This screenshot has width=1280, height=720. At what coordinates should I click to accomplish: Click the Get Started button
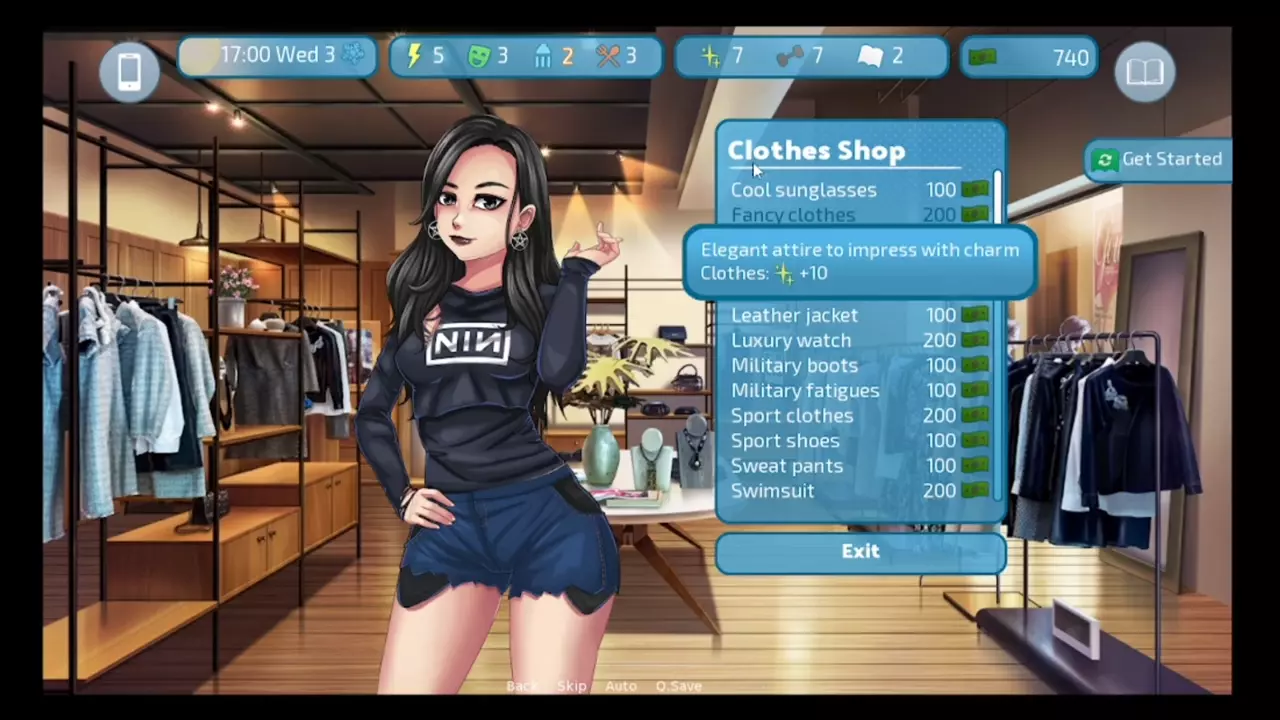1160,159
